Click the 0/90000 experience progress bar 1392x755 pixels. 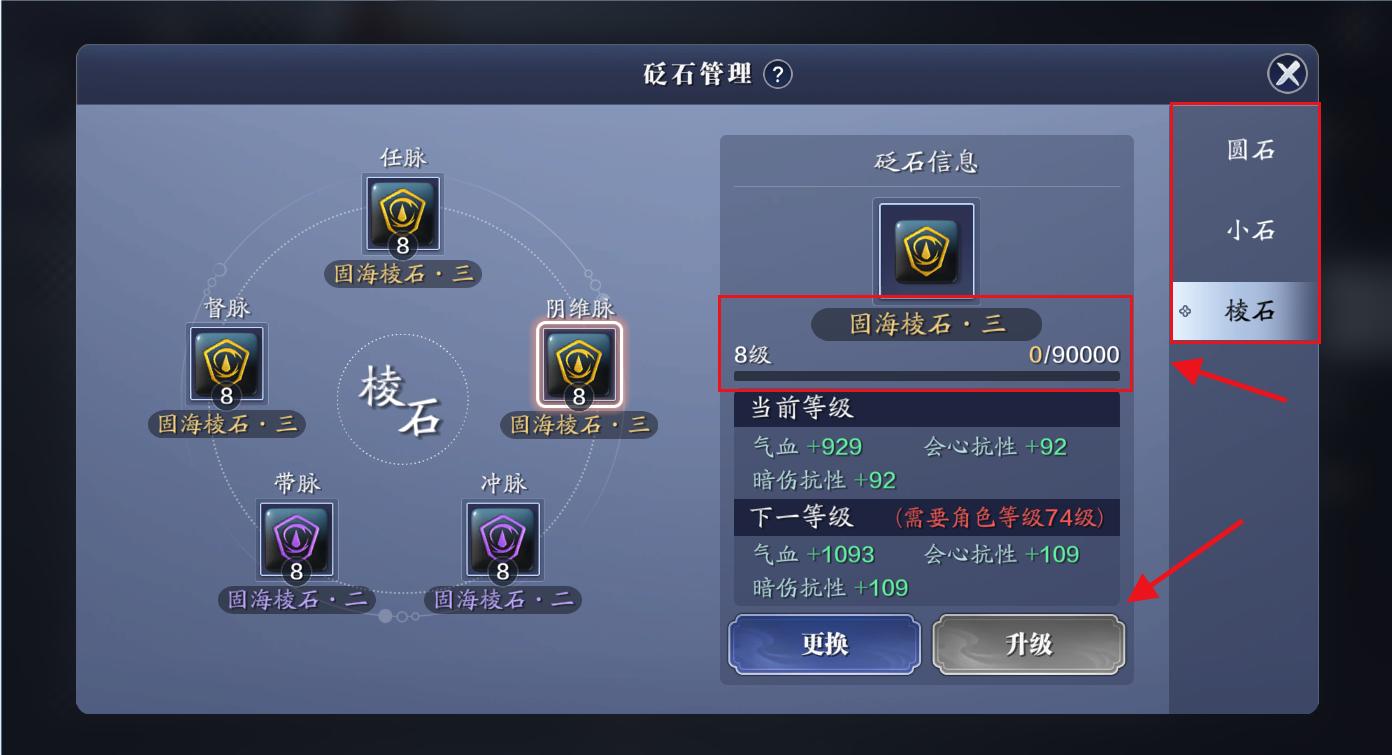[x=927, y=374]
